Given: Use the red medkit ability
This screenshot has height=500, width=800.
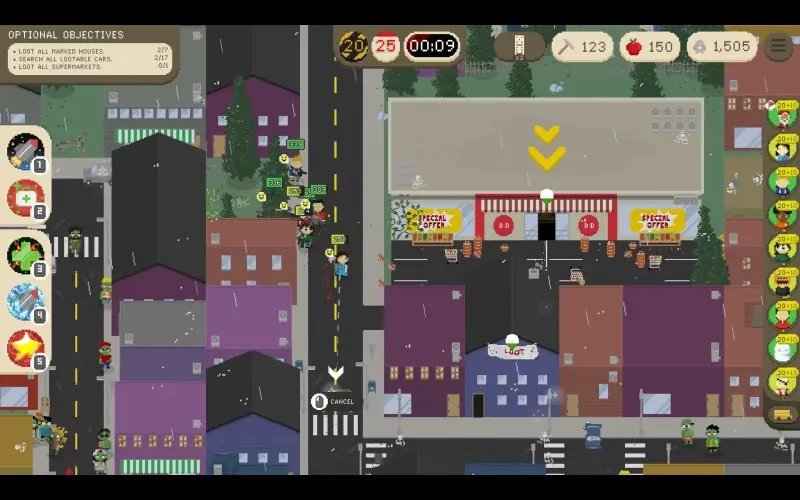Looking at the screenshot, I should pyautogui.click(x=24, y=198).
